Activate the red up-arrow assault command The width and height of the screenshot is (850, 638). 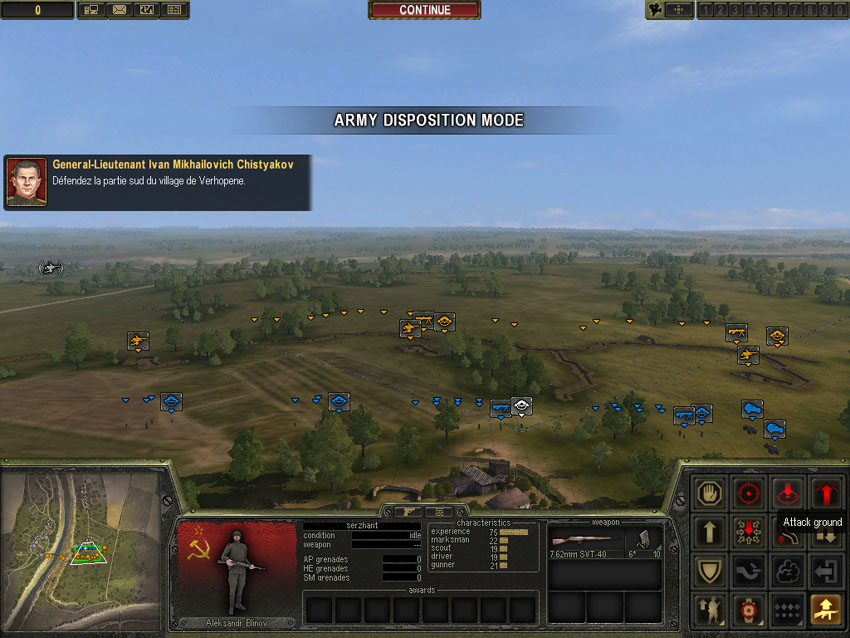(x=826, y=492)
